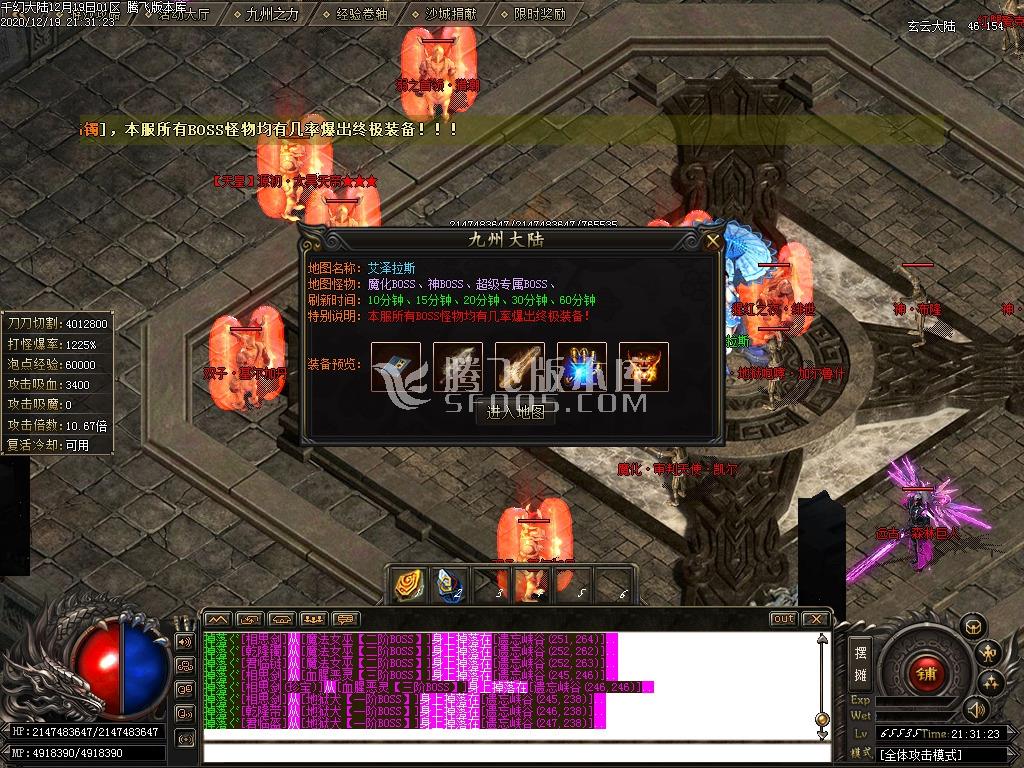The height and width of the screenshot is (768, 1024).
Task: Toggle the speaker sound icon near the shop orb
Action: (x=974, y=709)
